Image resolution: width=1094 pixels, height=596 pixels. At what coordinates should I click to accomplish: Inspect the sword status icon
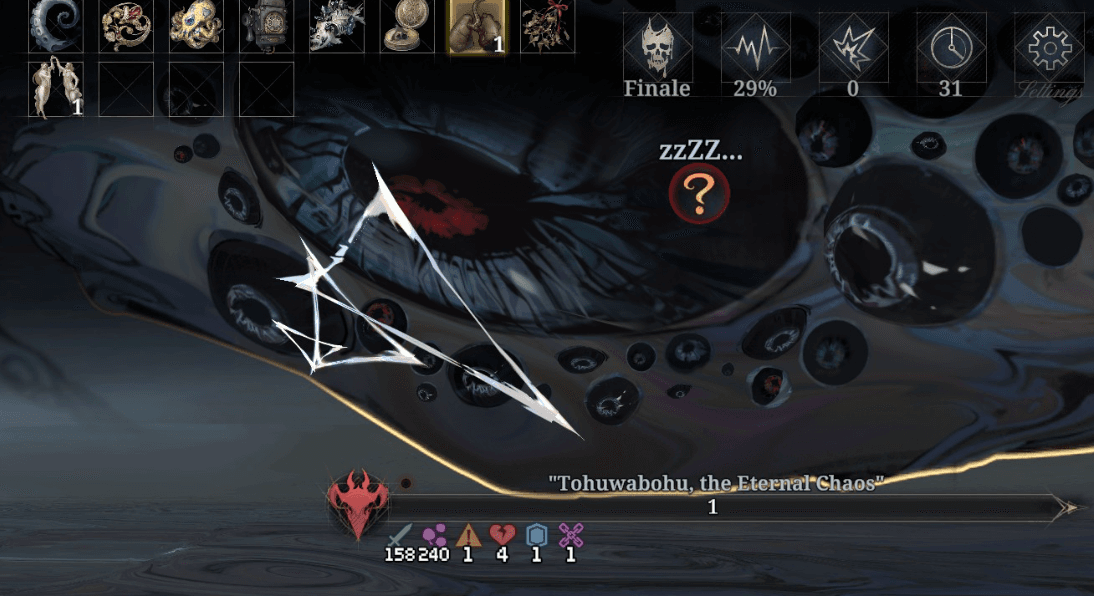(400, 536)
